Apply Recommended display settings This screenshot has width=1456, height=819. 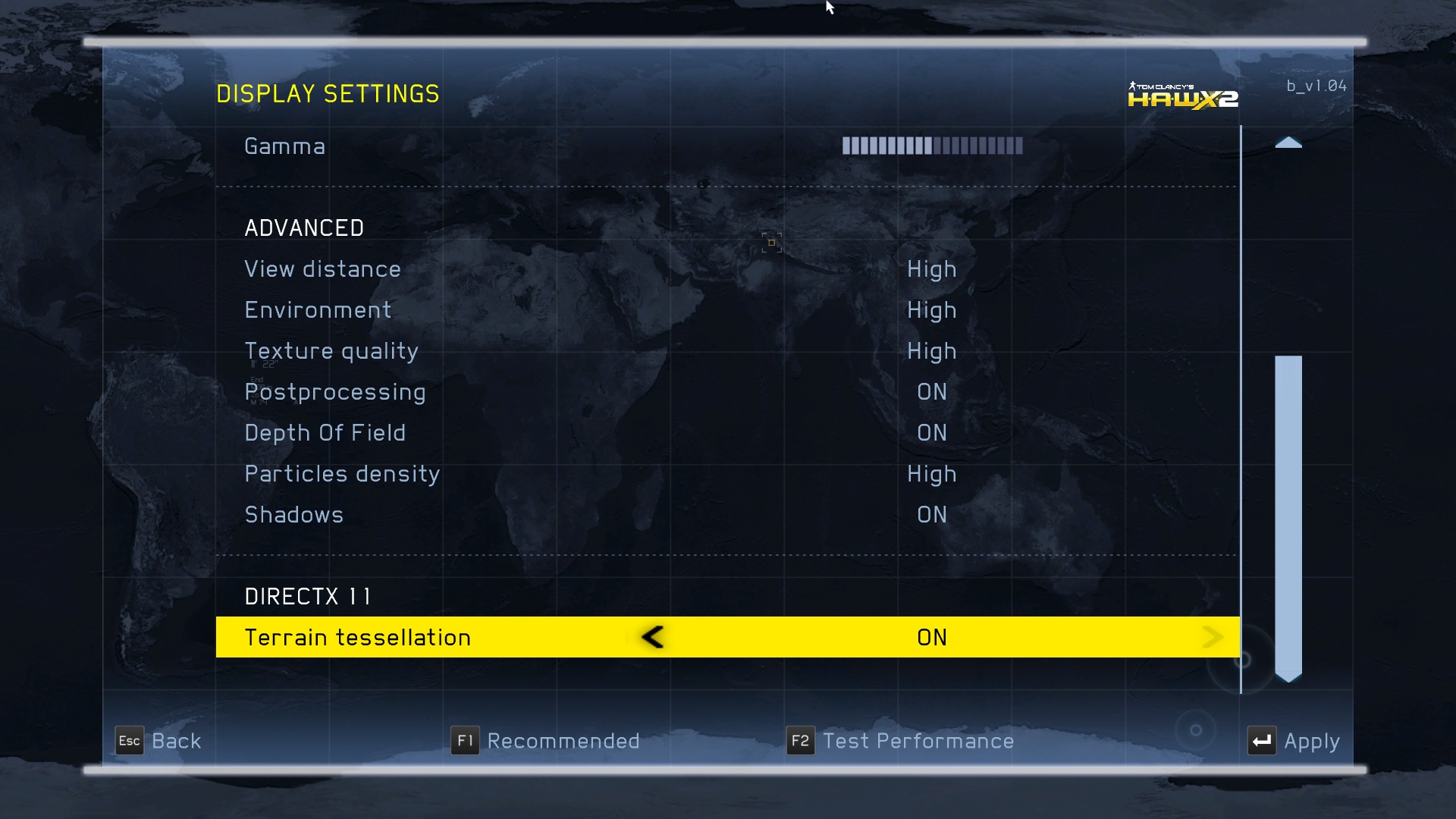pos(545,741)
